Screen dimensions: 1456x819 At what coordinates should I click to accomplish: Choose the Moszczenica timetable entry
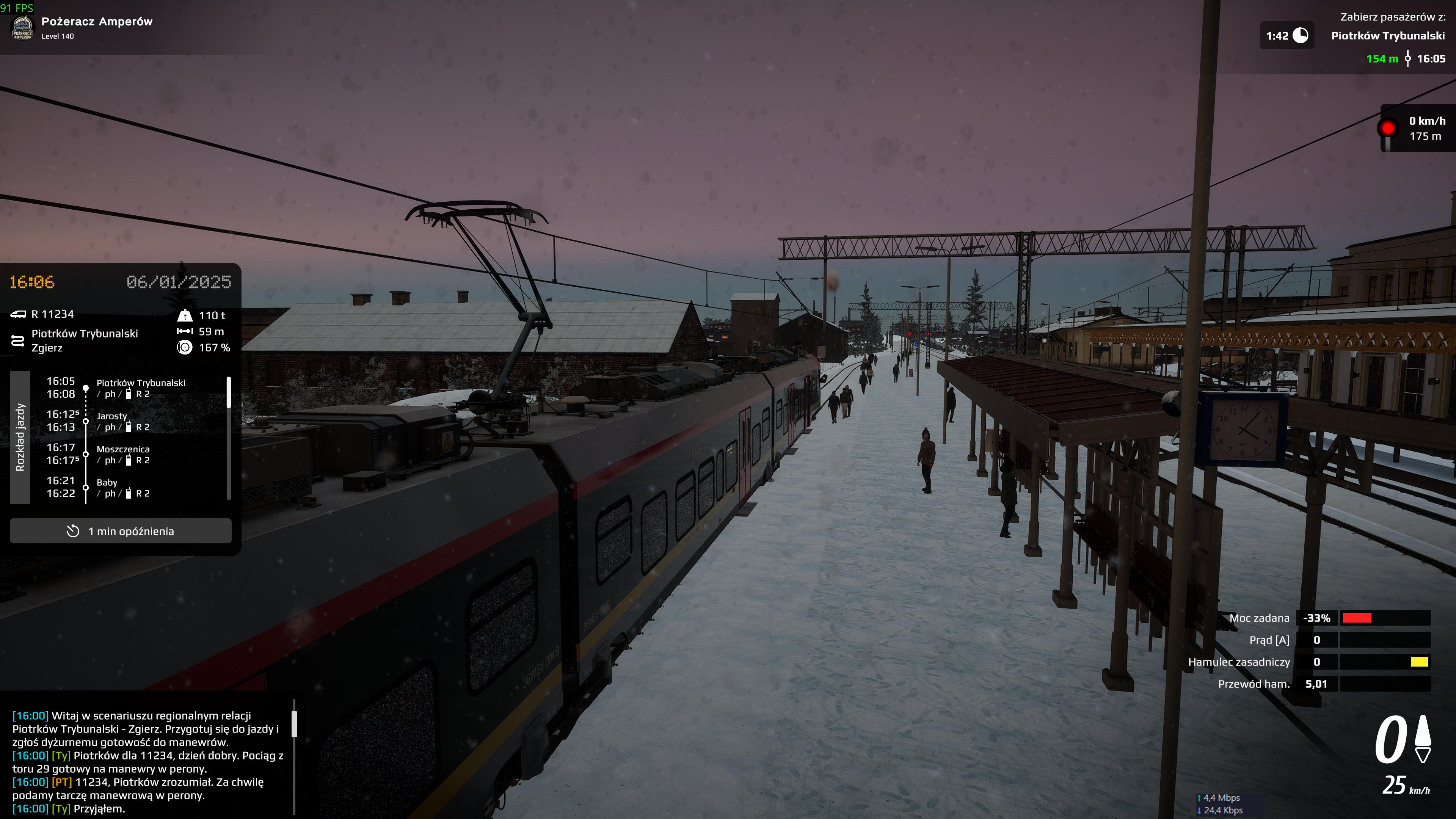click(122, 455)
